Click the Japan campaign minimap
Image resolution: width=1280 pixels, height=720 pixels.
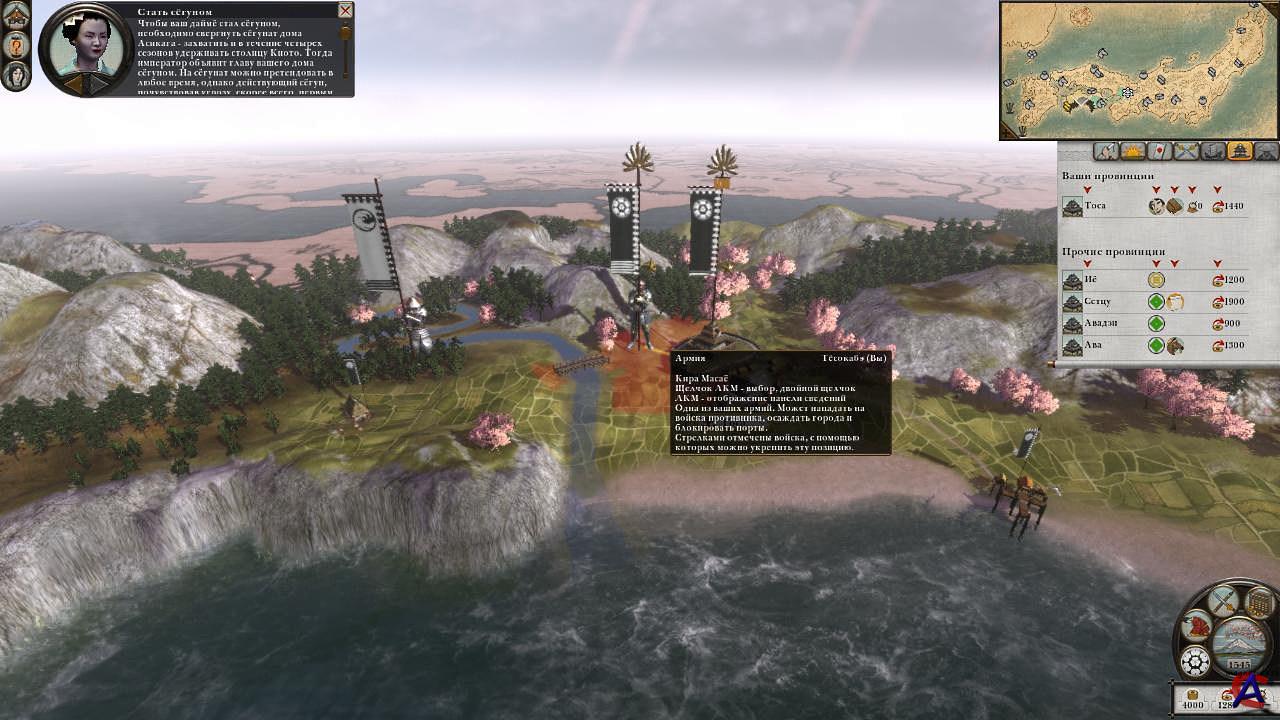tap(1138, 70)
